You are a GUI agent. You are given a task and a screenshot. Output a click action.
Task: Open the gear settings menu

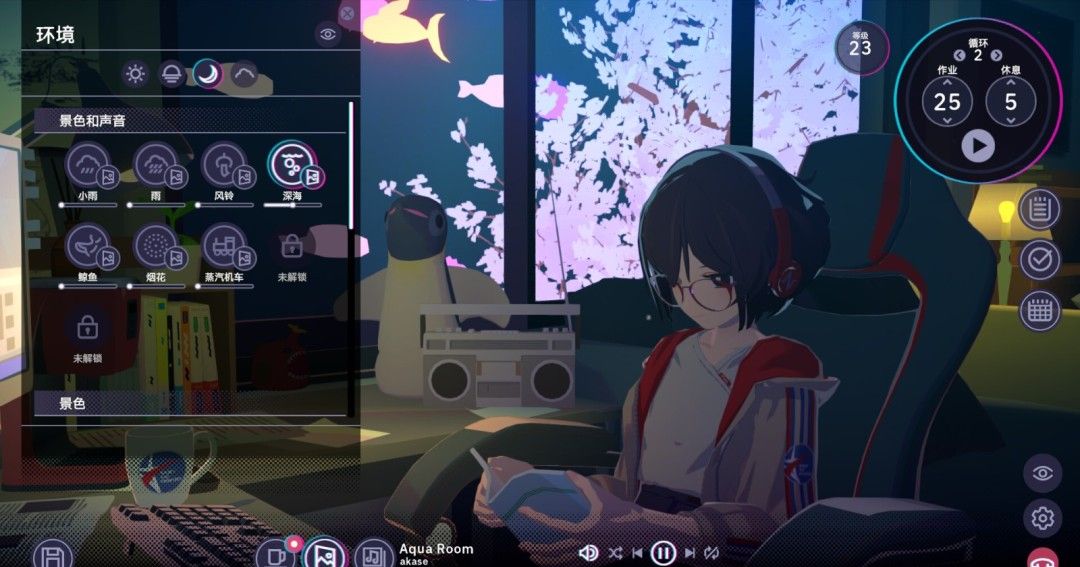(x=1042, y=518)
